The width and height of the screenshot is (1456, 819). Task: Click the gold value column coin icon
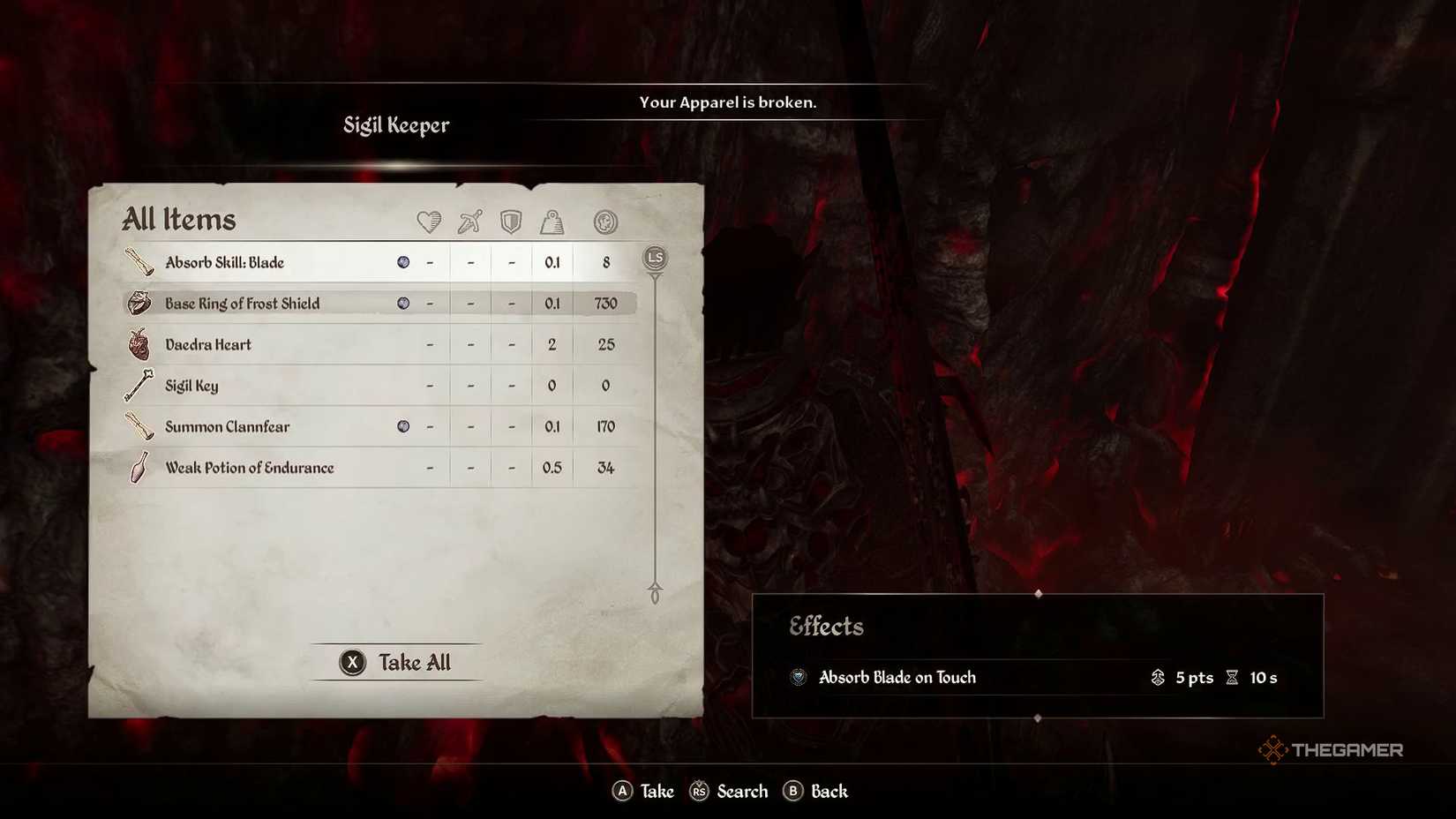click(x=605, y=222)
